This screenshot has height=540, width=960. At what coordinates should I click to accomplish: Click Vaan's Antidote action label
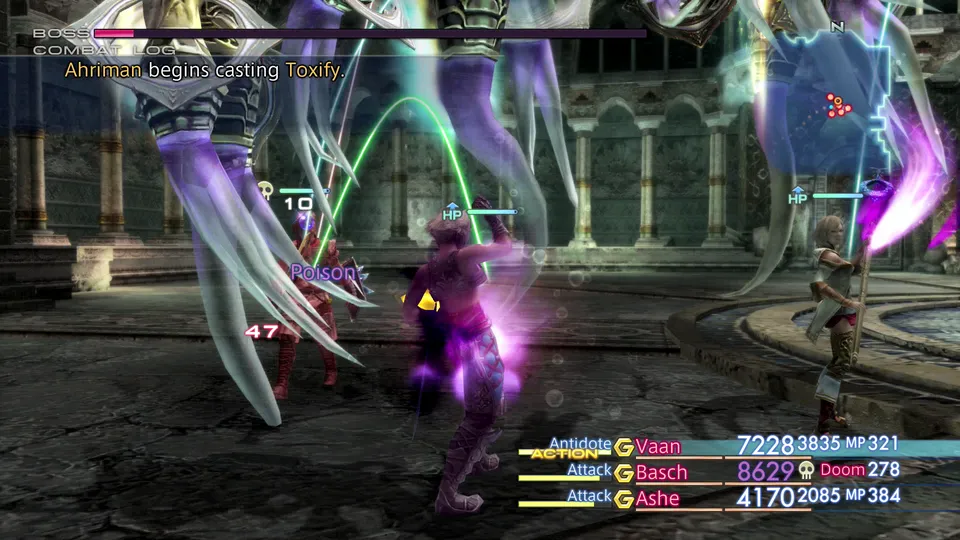click(x=580, y=443)
